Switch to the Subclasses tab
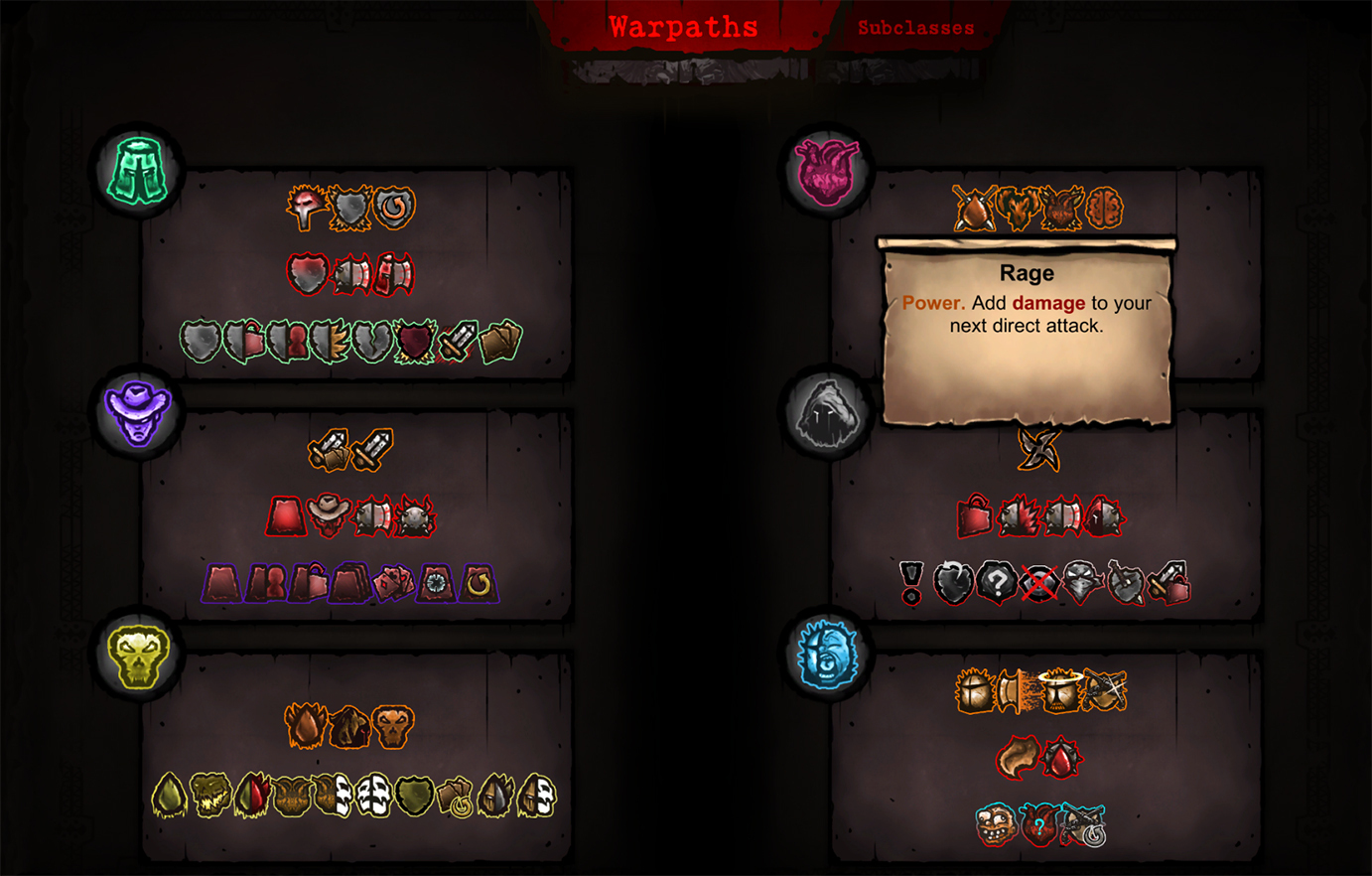1372x876 pixels. click(x=915, y=29)
